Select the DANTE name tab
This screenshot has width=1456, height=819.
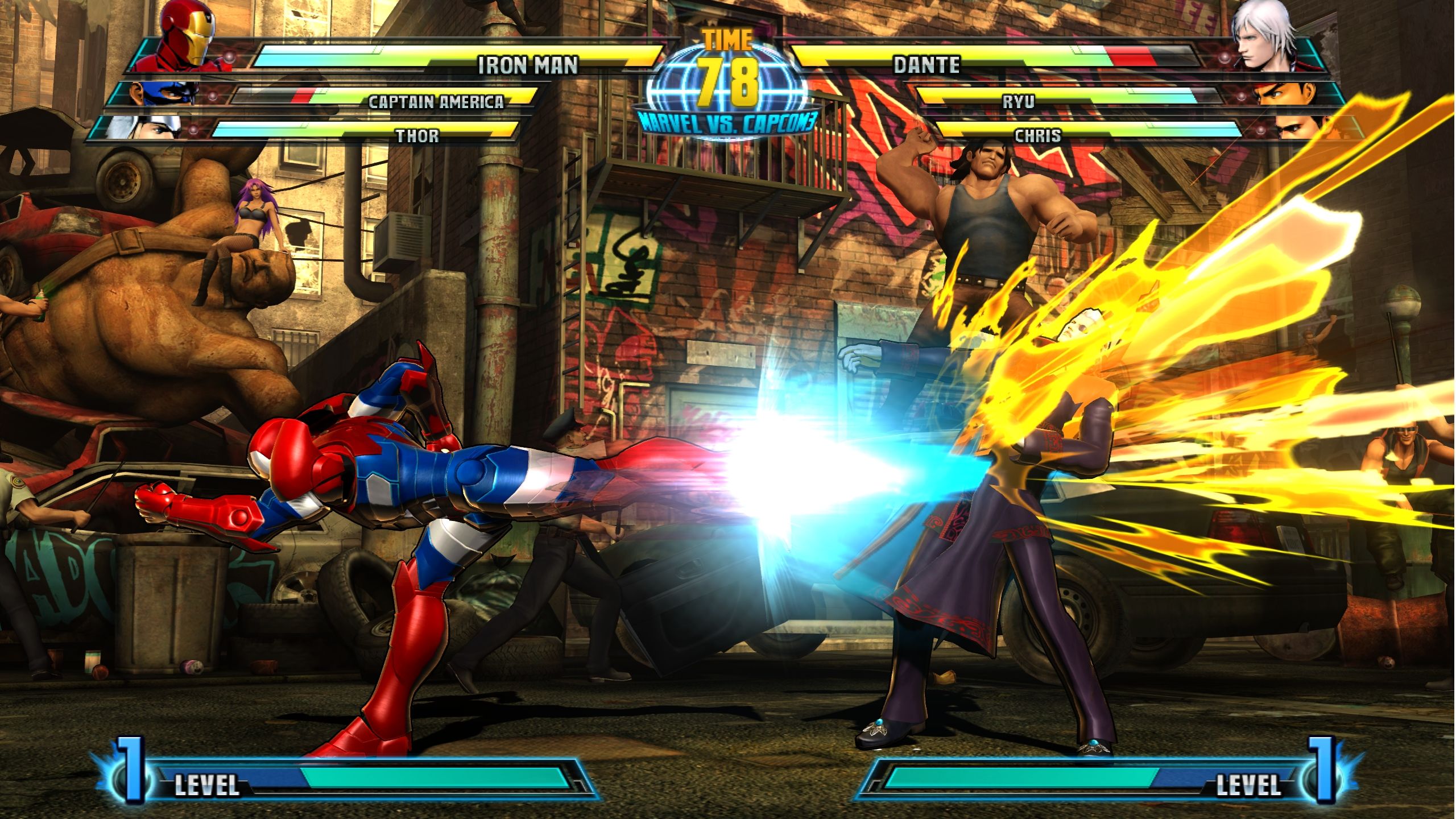tap(927, 64)
